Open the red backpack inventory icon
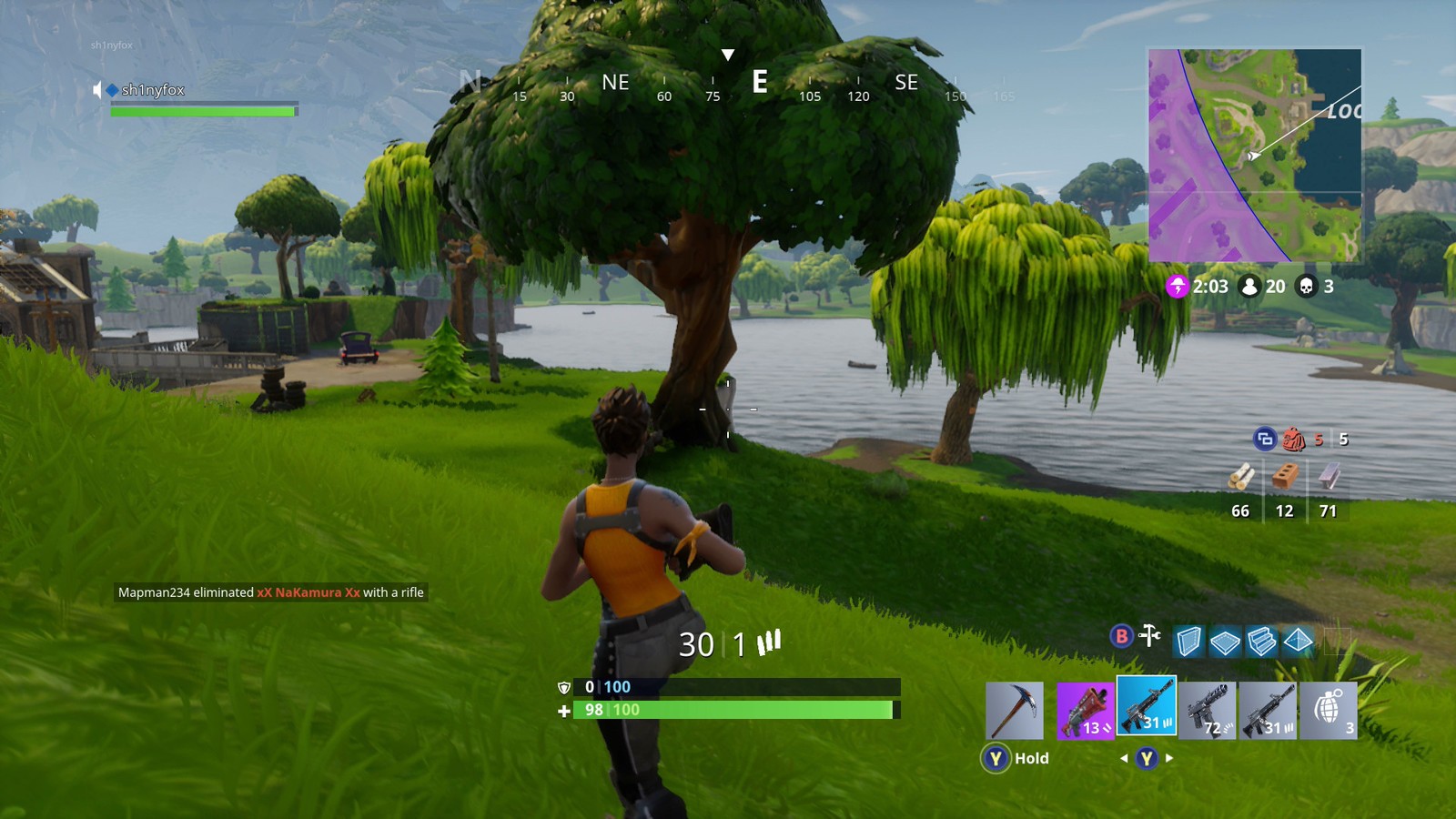Viewport: 1456px width, 819px height. coord(1293,440)
